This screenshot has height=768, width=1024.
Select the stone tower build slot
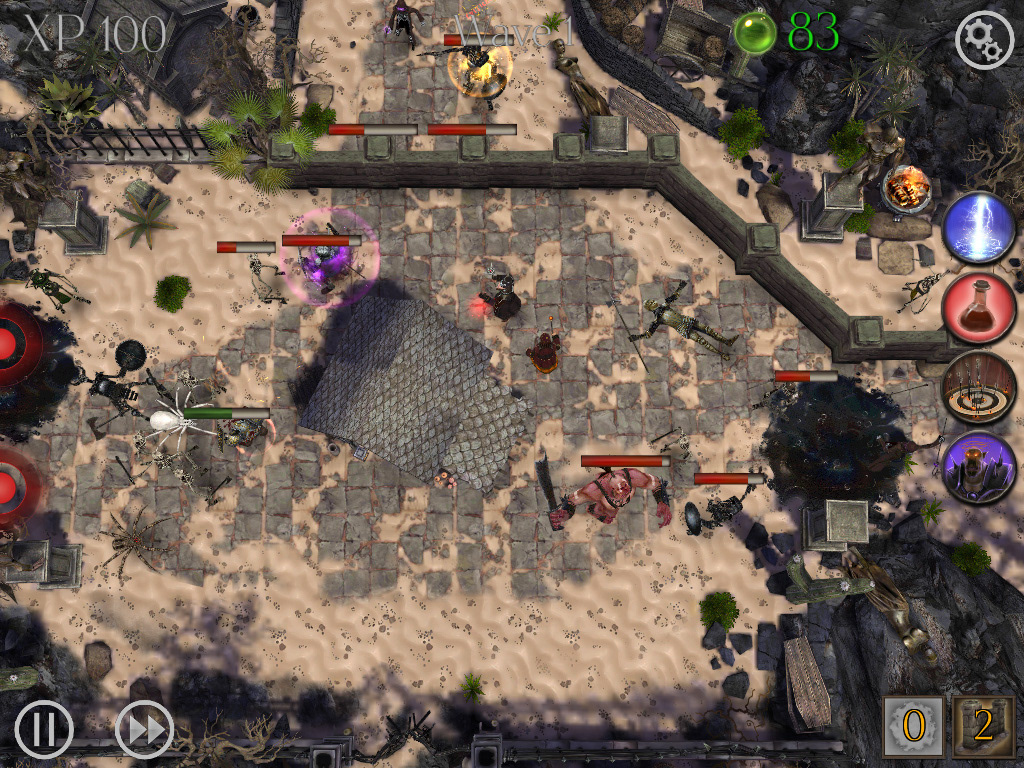coord(982,727)
